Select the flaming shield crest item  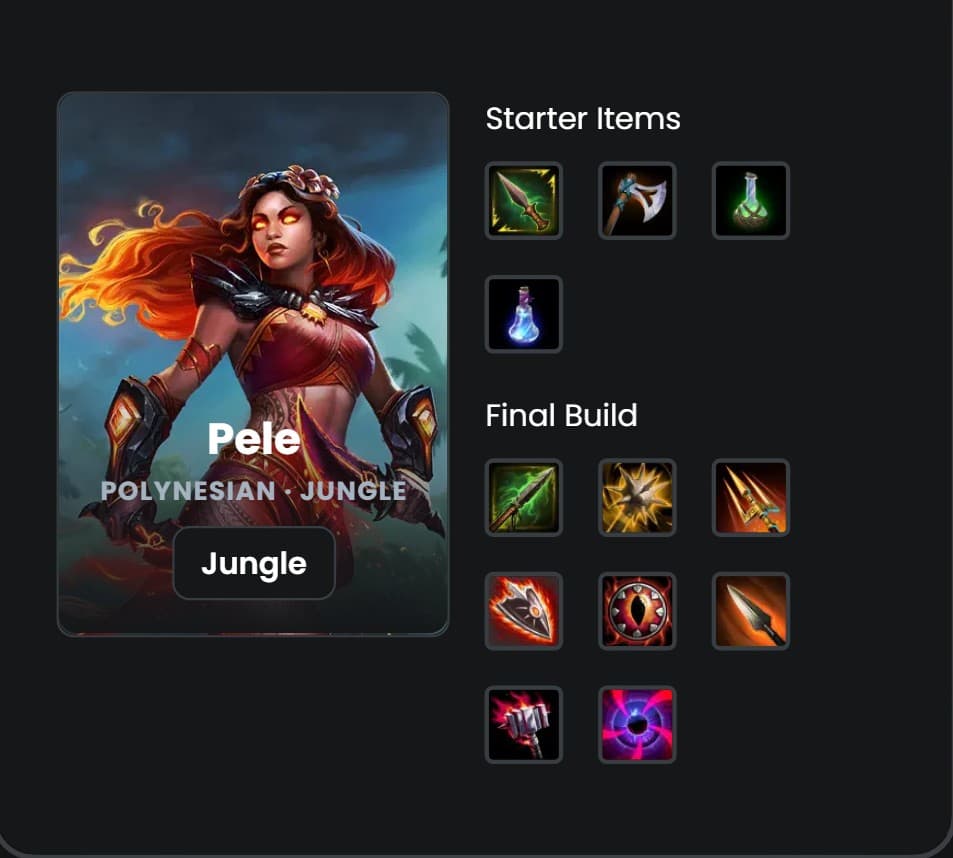point(524,611)
